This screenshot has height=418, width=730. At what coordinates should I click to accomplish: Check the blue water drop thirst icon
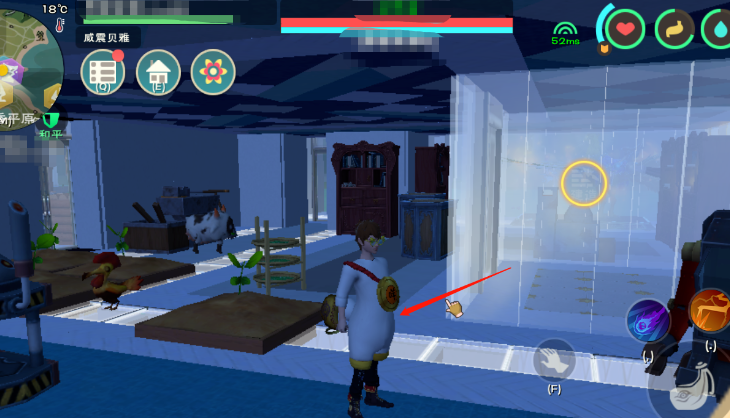[718, 28]
